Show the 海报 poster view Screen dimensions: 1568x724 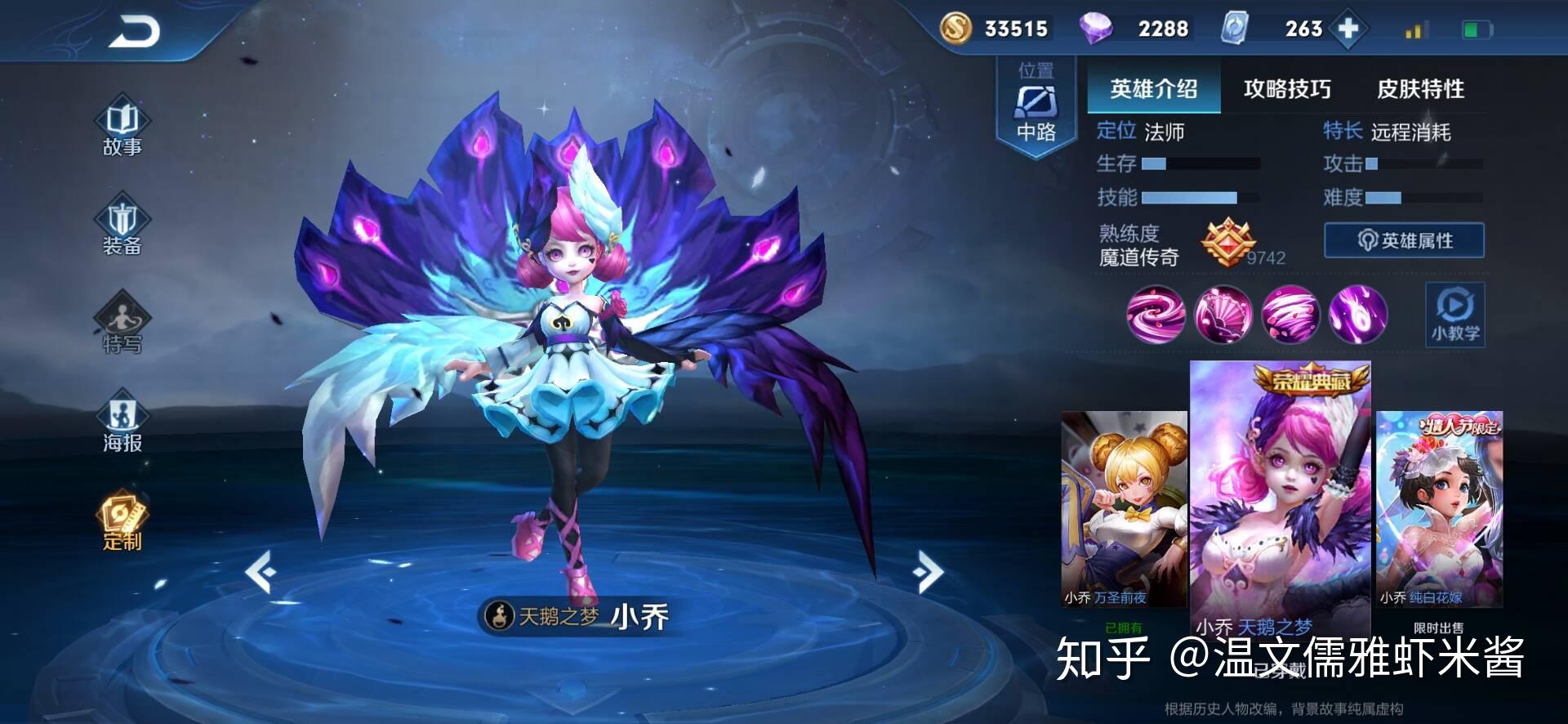coord(122,422)
